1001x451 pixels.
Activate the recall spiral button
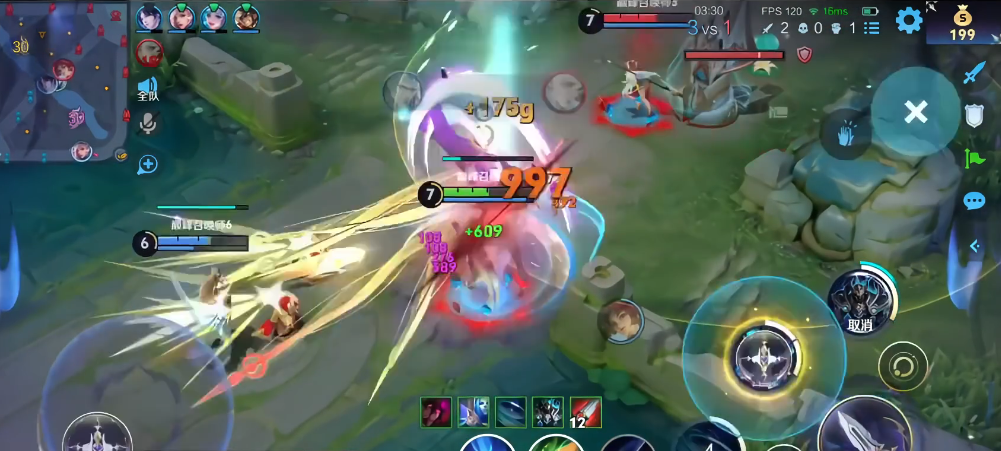point(902,366)
